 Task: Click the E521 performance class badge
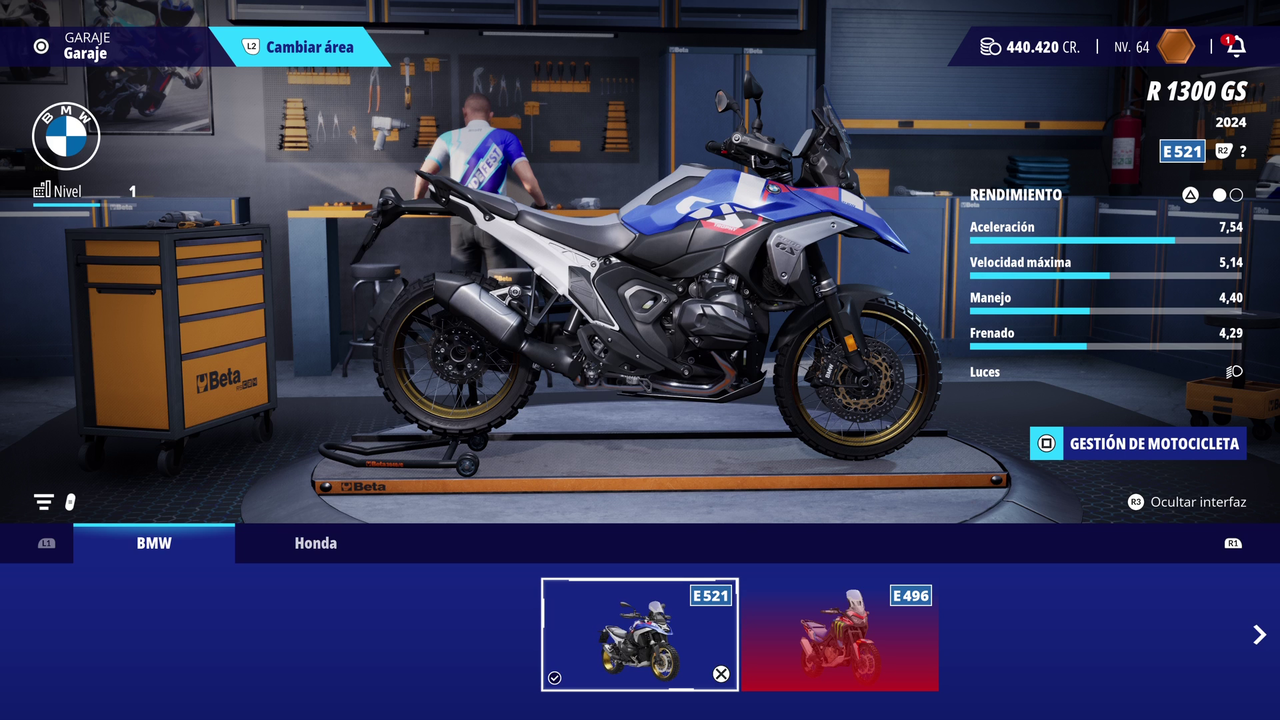1181,151
